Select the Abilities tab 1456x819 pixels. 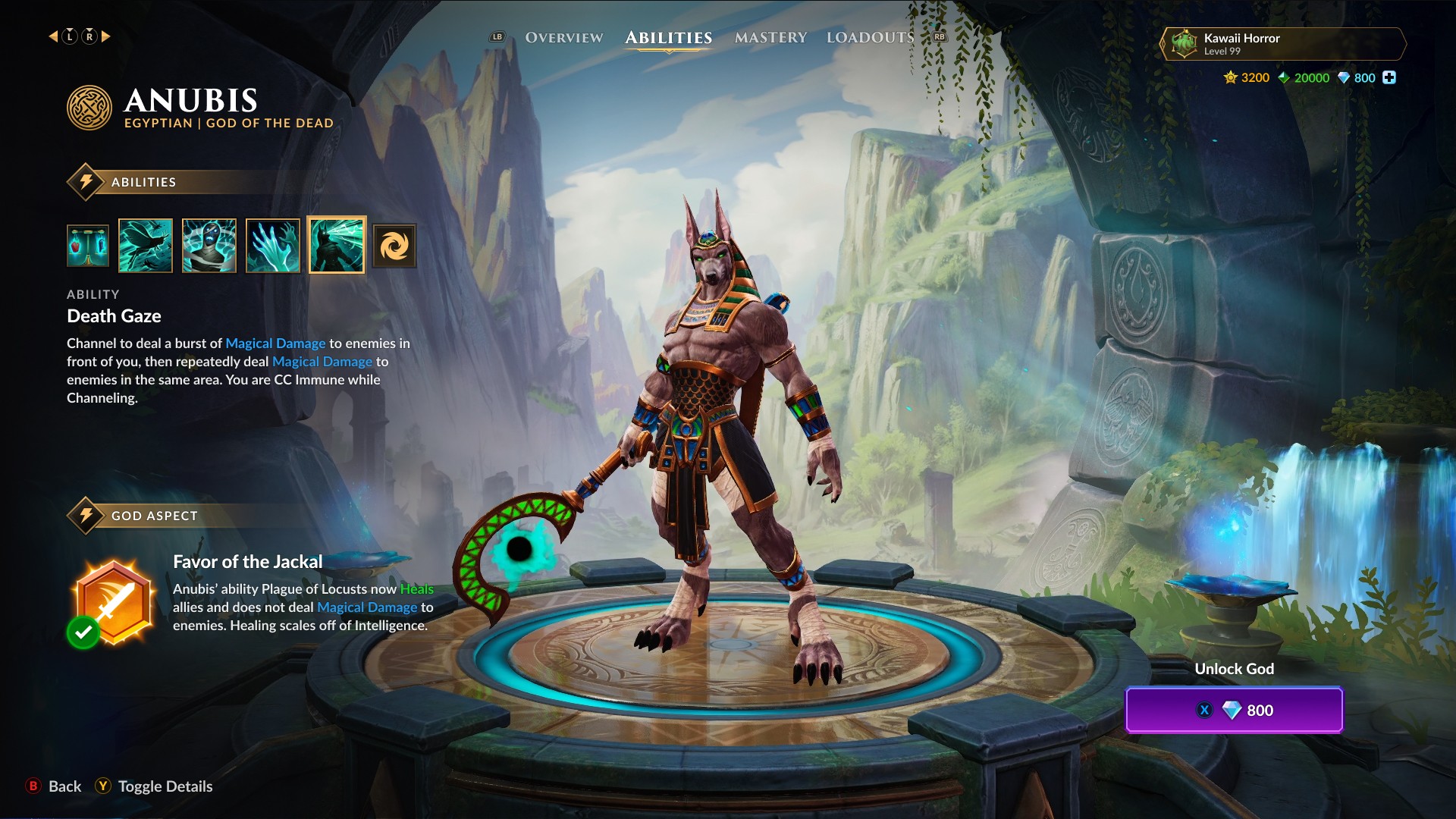point(668,37)
